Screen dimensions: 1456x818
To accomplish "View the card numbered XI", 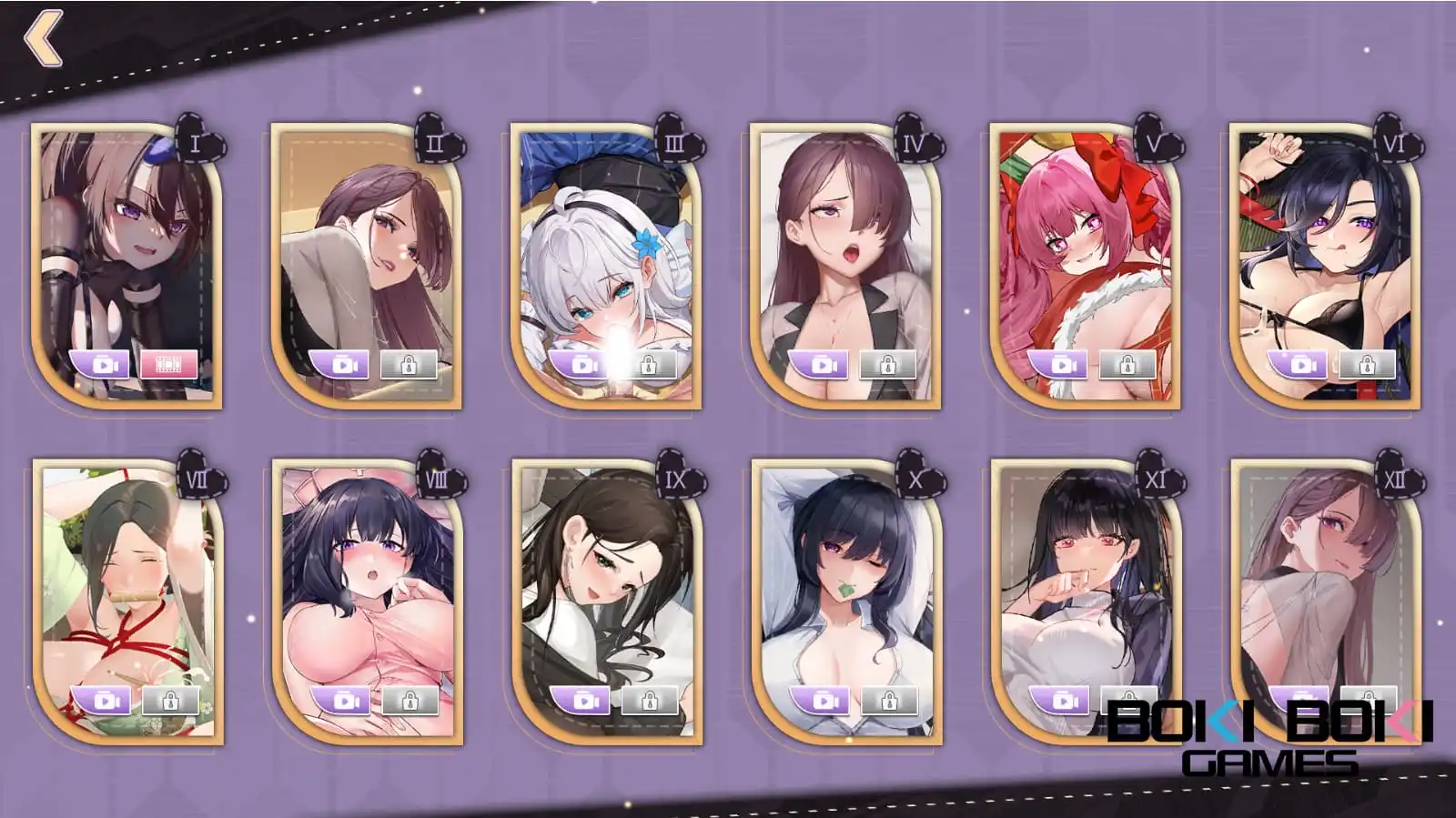I will pyautogui.click(x=1084, y=582).
